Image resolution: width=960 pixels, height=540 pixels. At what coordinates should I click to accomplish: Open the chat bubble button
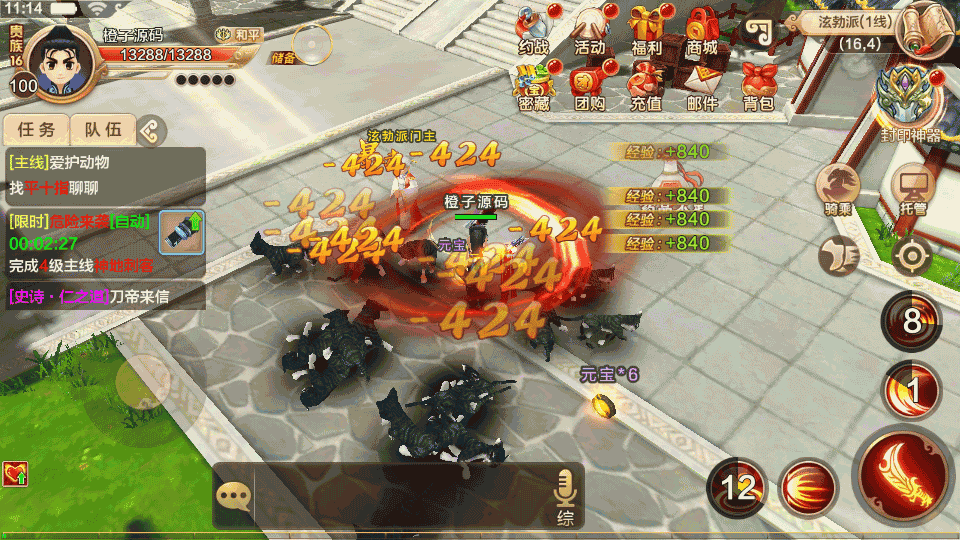coord(233,497)
